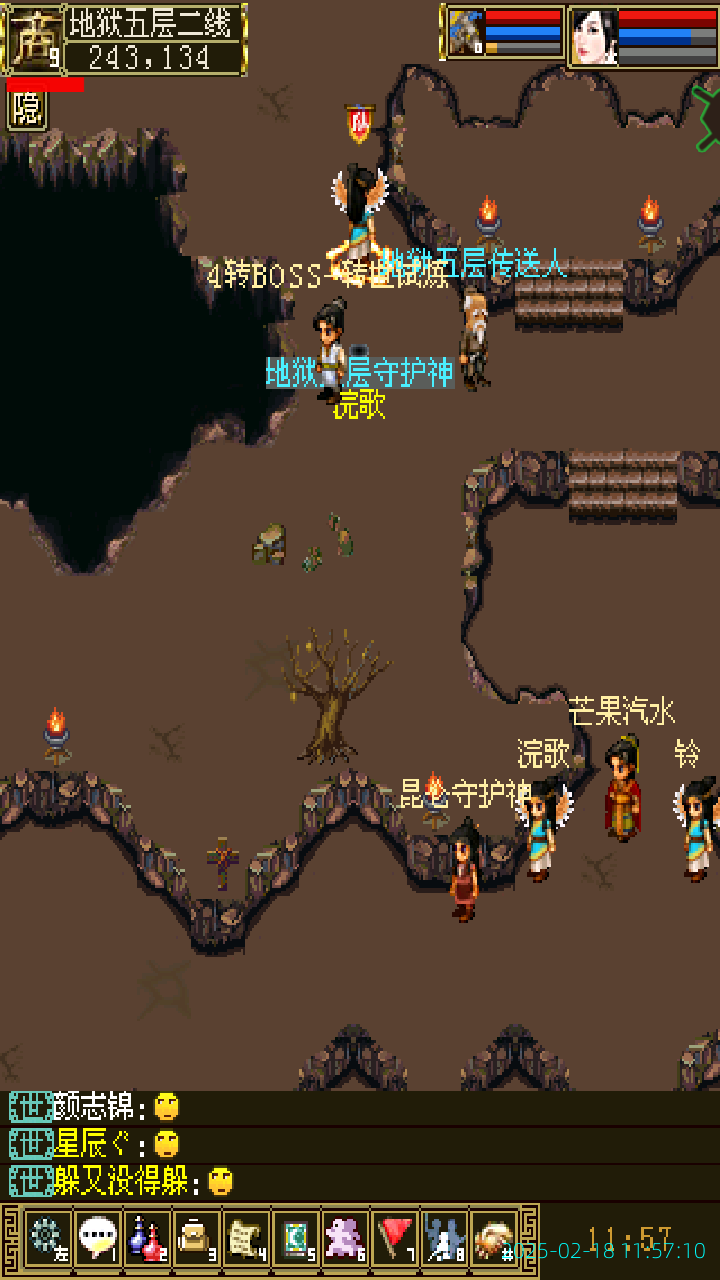Open the chat speech bubble

97,1240
